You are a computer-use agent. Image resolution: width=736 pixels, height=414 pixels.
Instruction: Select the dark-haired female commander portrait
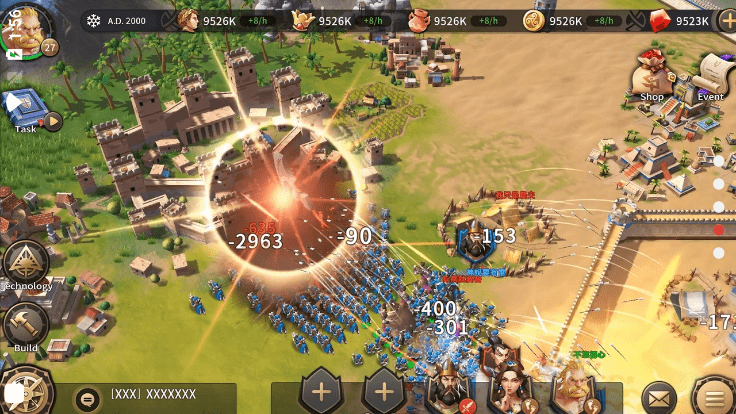point(510,380)
